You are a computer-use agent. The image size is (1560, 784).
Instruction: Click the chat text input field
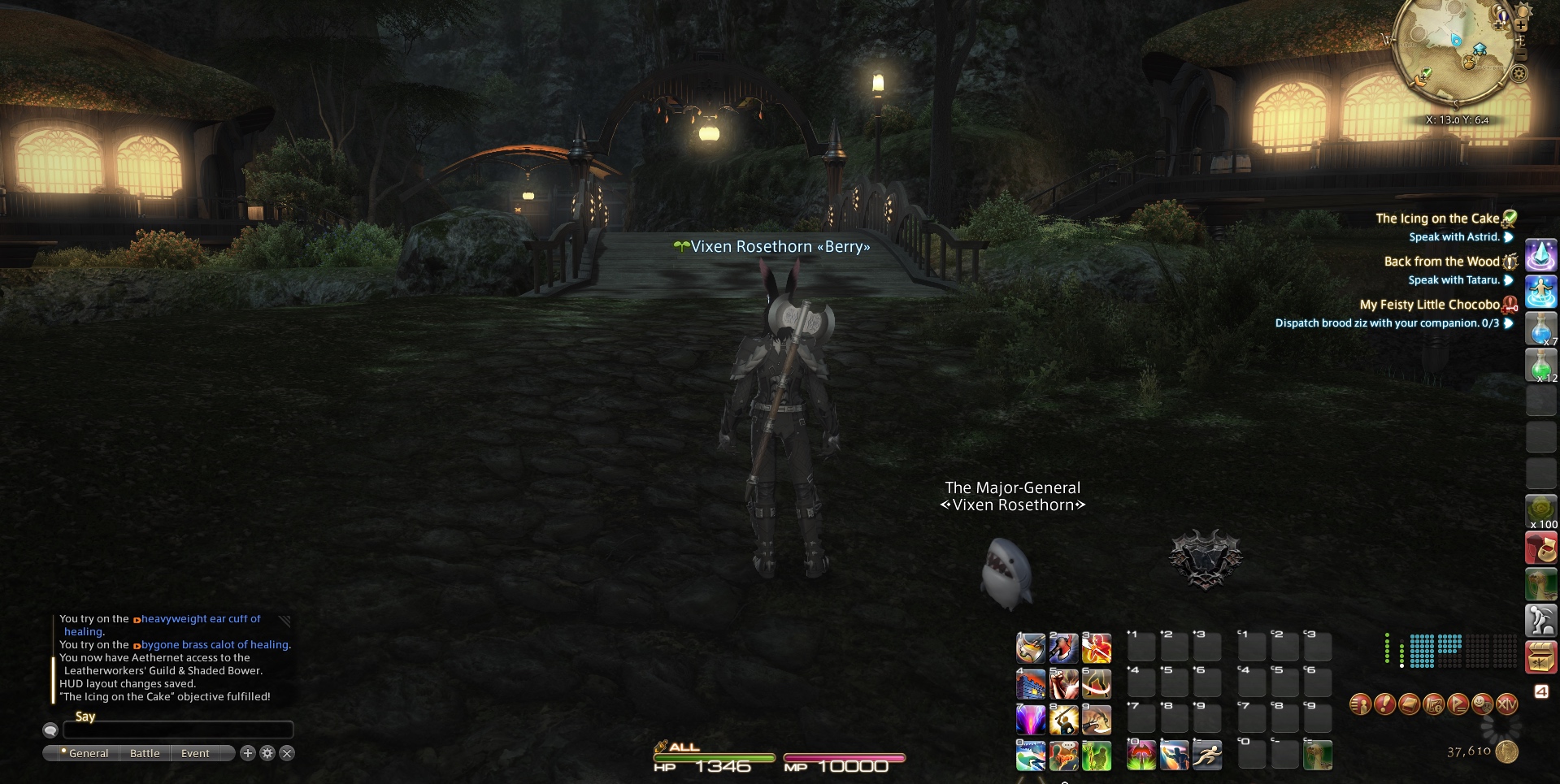click(178, 730)
